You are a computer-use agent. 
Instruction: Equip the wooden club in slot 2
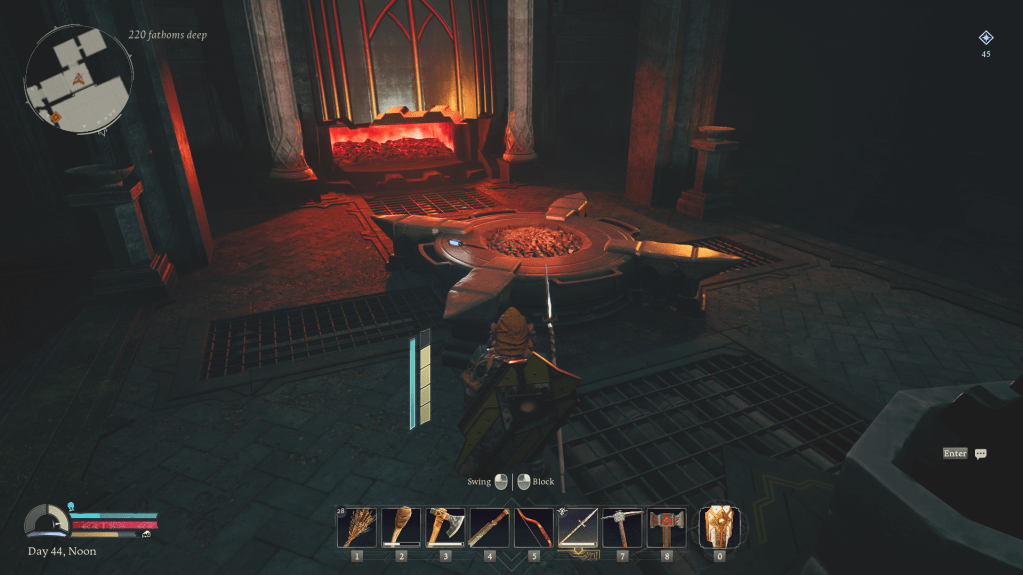(x=401, y=527)
